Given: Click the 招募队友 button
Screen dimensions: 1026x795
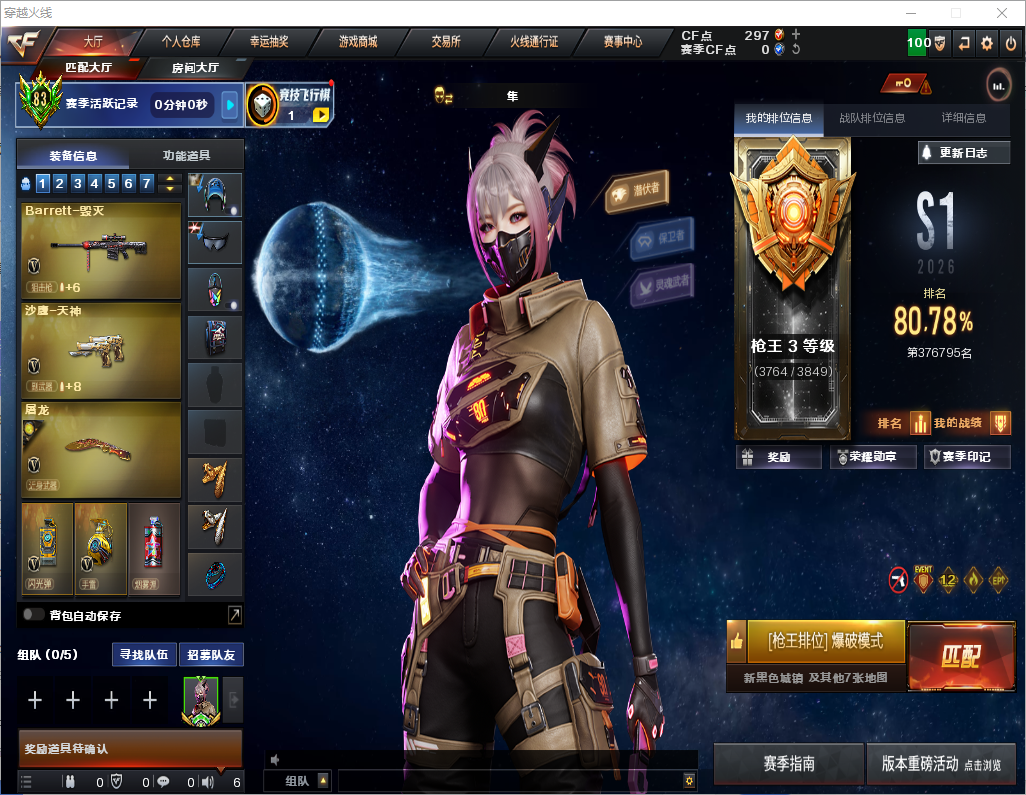Looking at the screenshot, I should pyautogui.click(x=211, y=655).
